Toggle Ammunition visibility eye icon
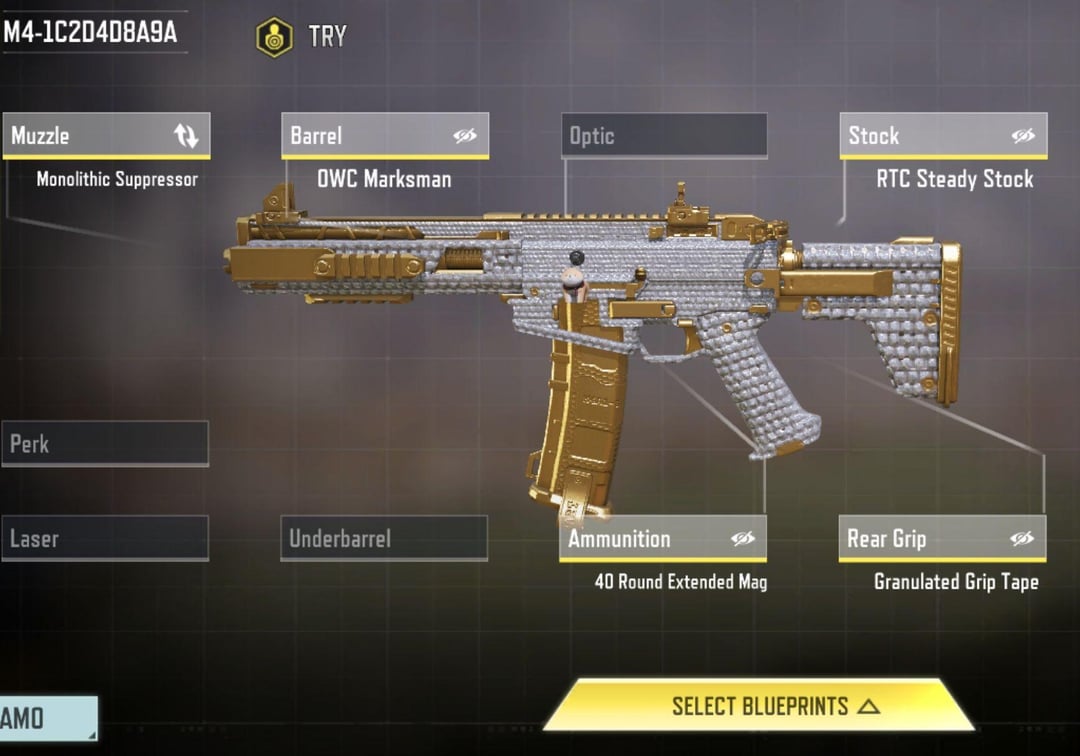 click(x=742, y=539)
